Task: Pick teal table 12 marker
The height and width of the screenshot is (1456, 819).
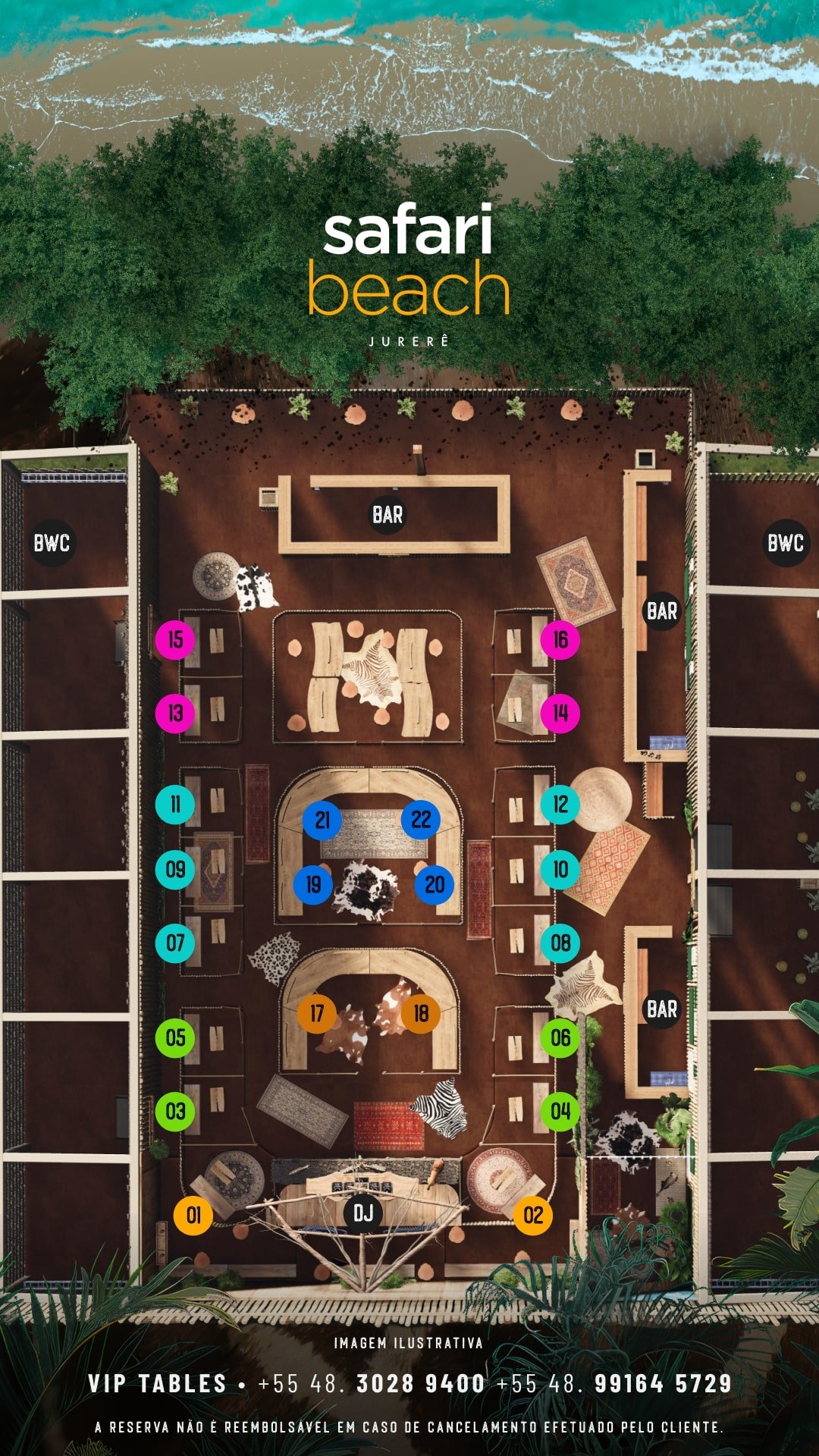Action: (x=560, y=804)
